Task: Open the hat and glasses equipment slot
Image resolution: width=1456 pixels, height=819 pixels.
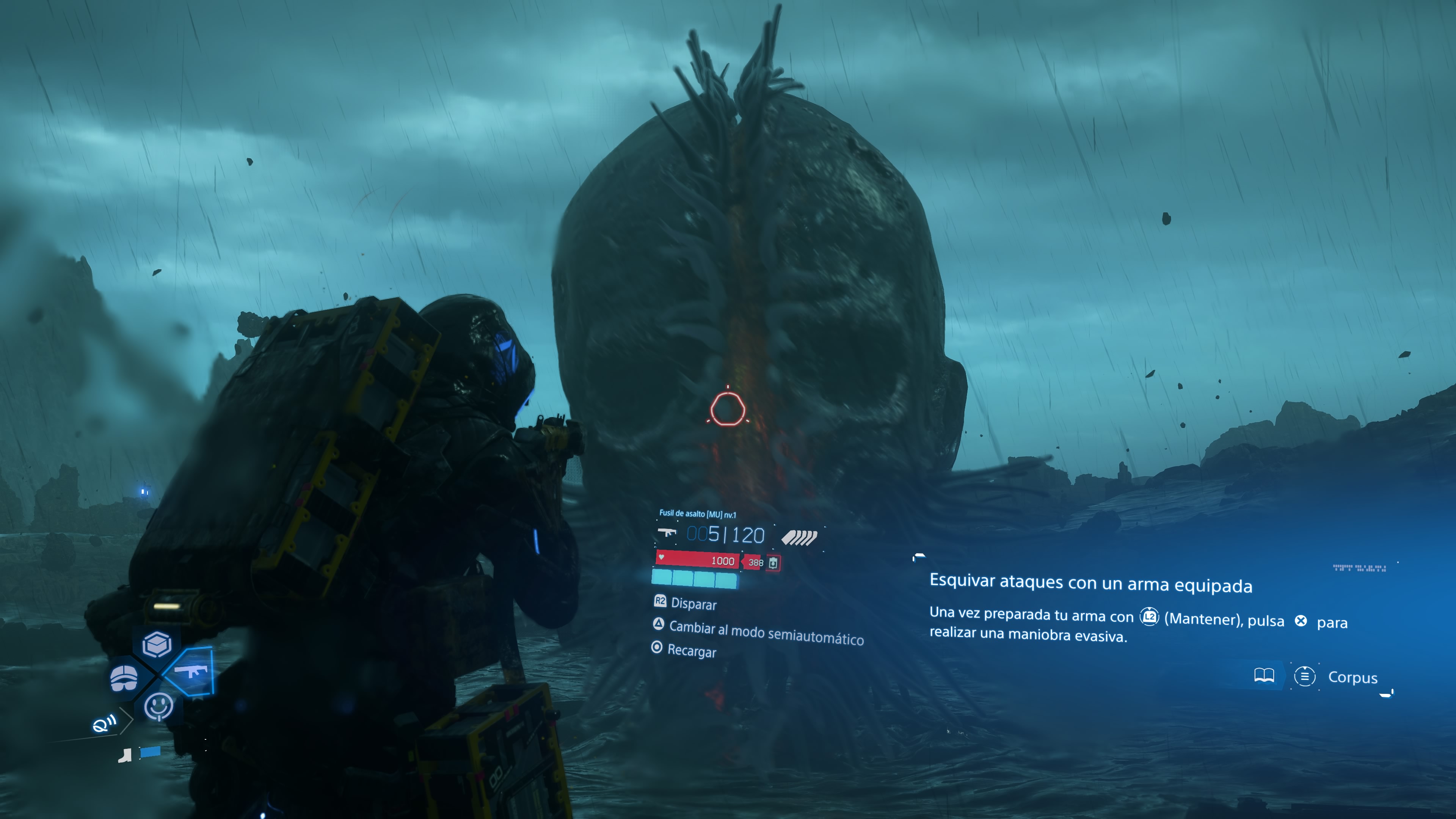Action: (124, 677)
